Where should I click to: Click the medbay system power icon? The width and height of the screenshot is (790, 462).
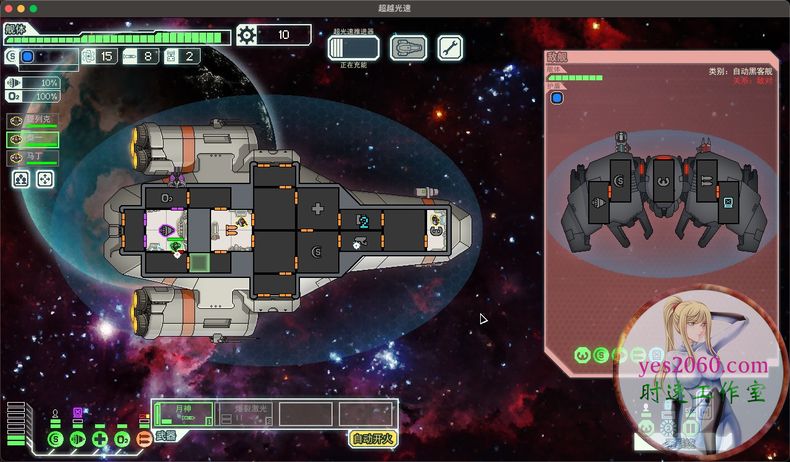[x=99, y=438]
